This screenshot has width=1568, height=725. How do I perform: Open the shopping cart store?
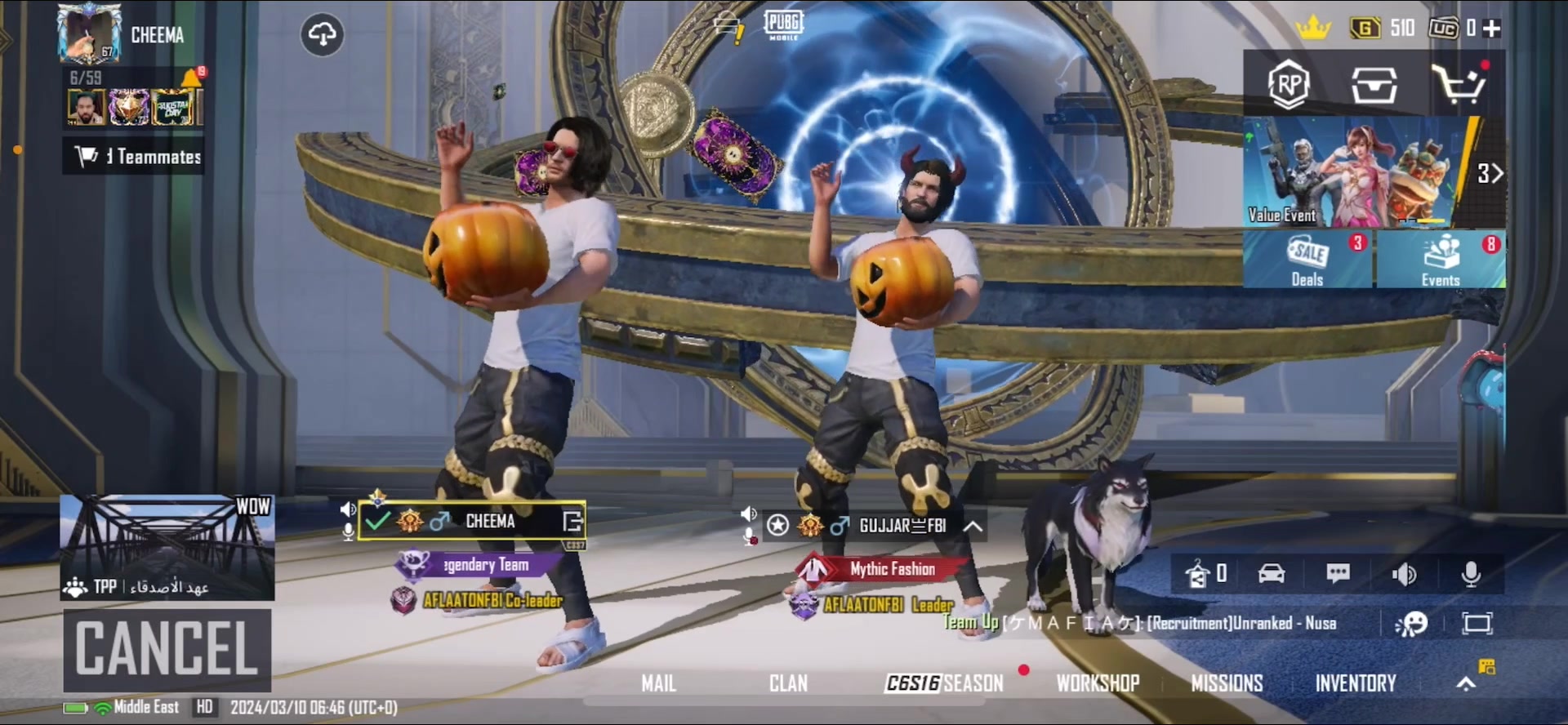pyautogui.click(x=1459, y=84)
